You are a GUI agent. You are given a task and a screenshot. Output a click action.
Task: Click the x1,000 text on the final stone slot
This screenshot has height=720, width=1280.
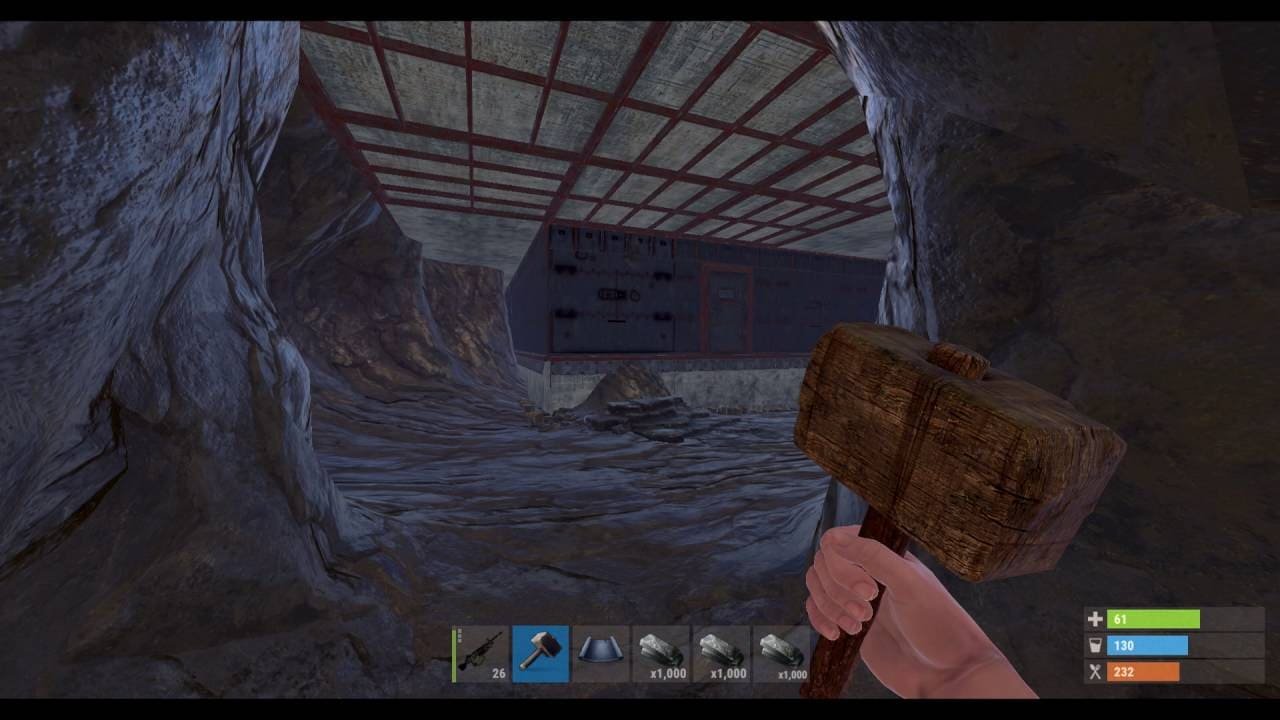click(794, 673)
